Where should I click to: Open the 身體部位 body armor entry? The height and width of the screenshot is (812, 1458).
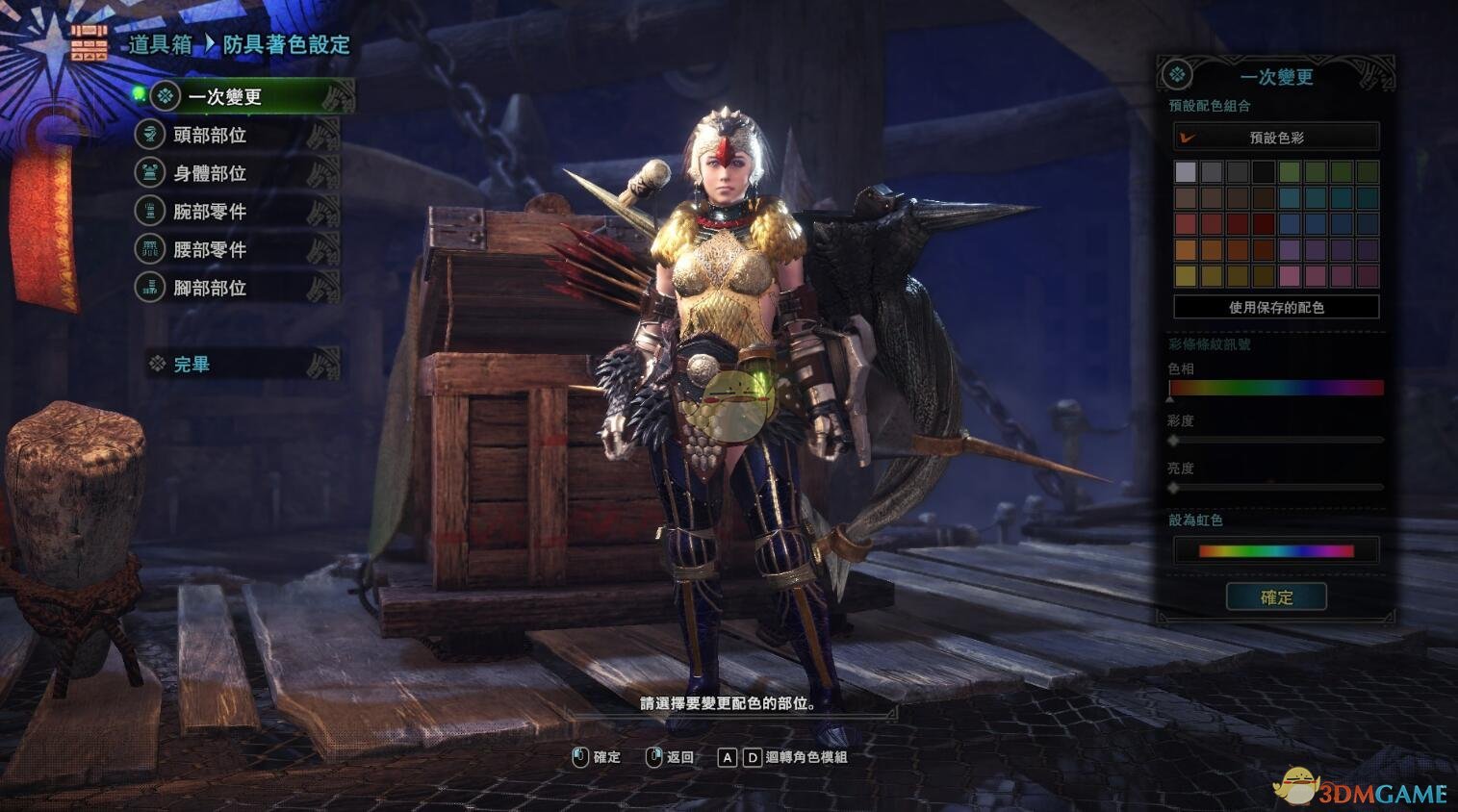click(x=210, y=174)
